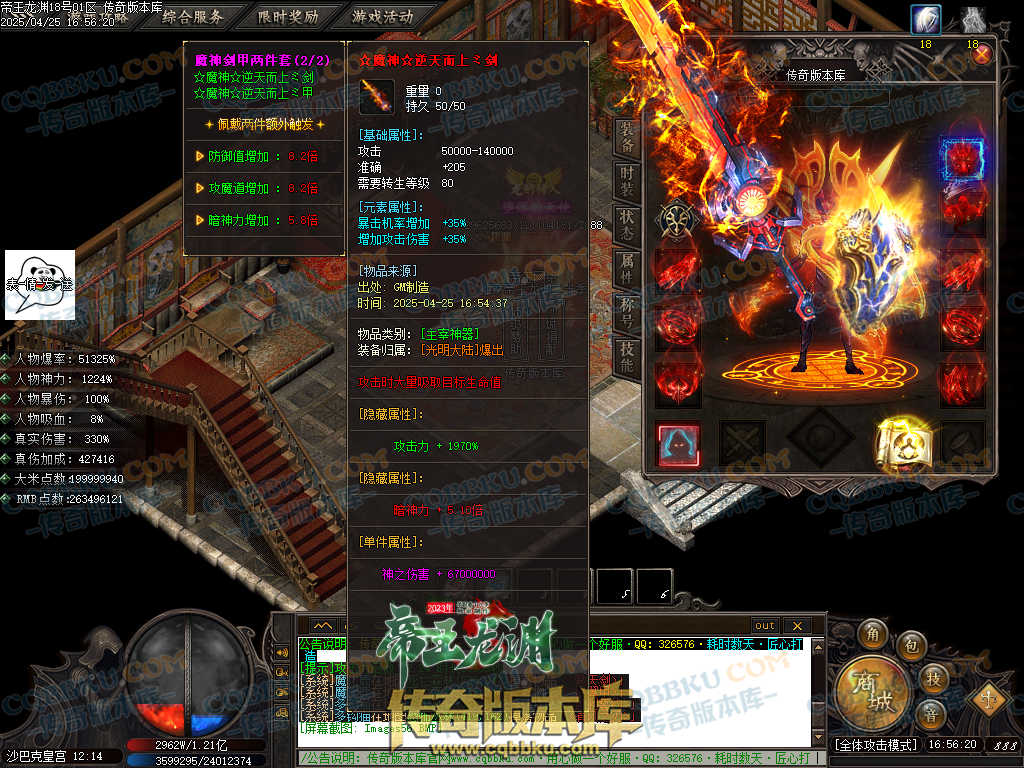Open the 限时奖励 menu

tap(288, 17)
